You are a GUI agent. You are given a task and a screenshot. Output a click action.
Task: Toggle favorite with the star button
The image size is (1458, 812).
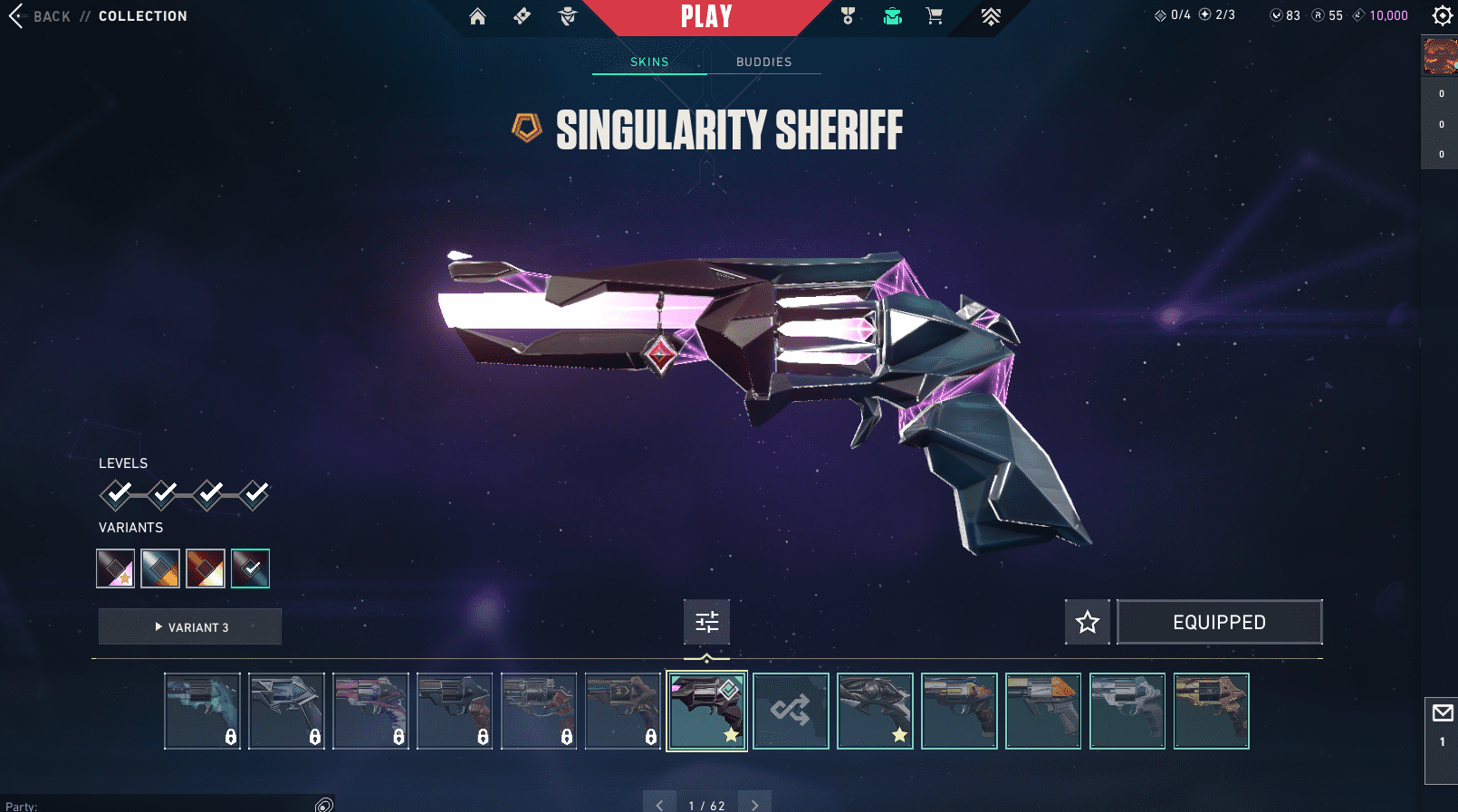tap(1087, 622)
